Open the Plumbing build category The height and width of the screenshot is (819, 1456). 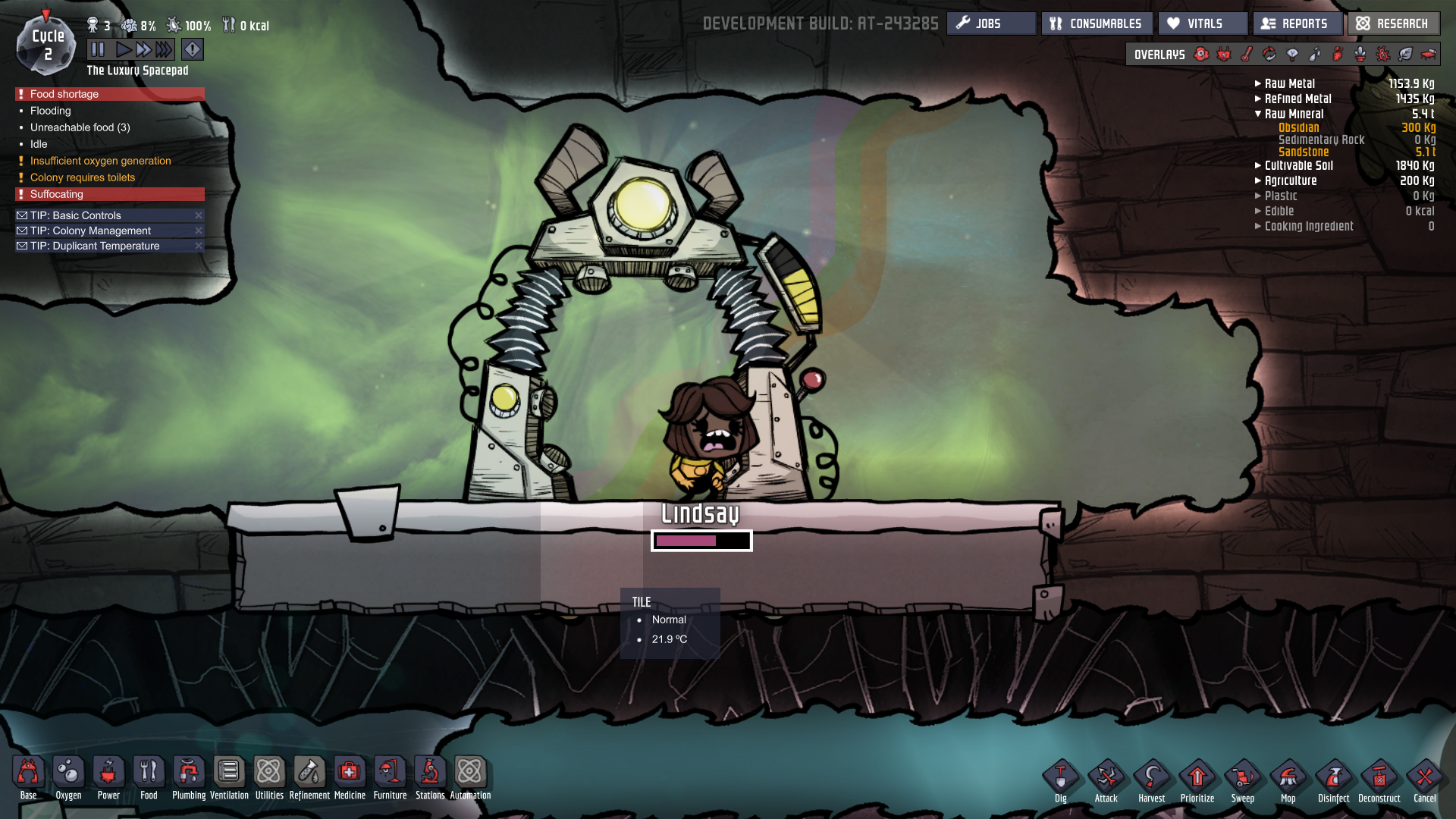189,778
